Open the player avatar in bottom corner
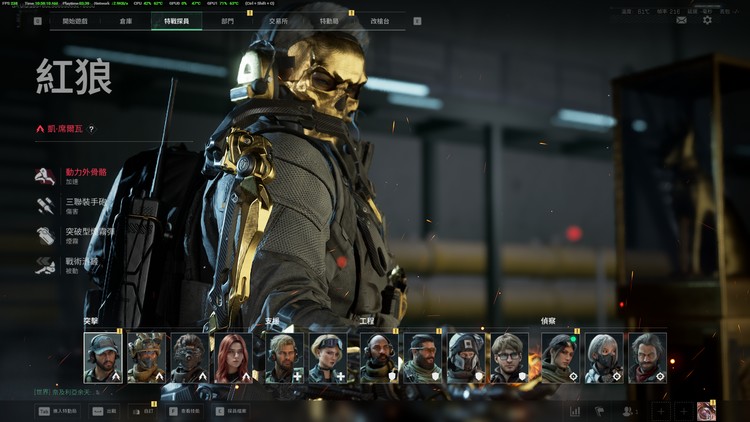This screenshot has height=422, width=750. point(706,411)
